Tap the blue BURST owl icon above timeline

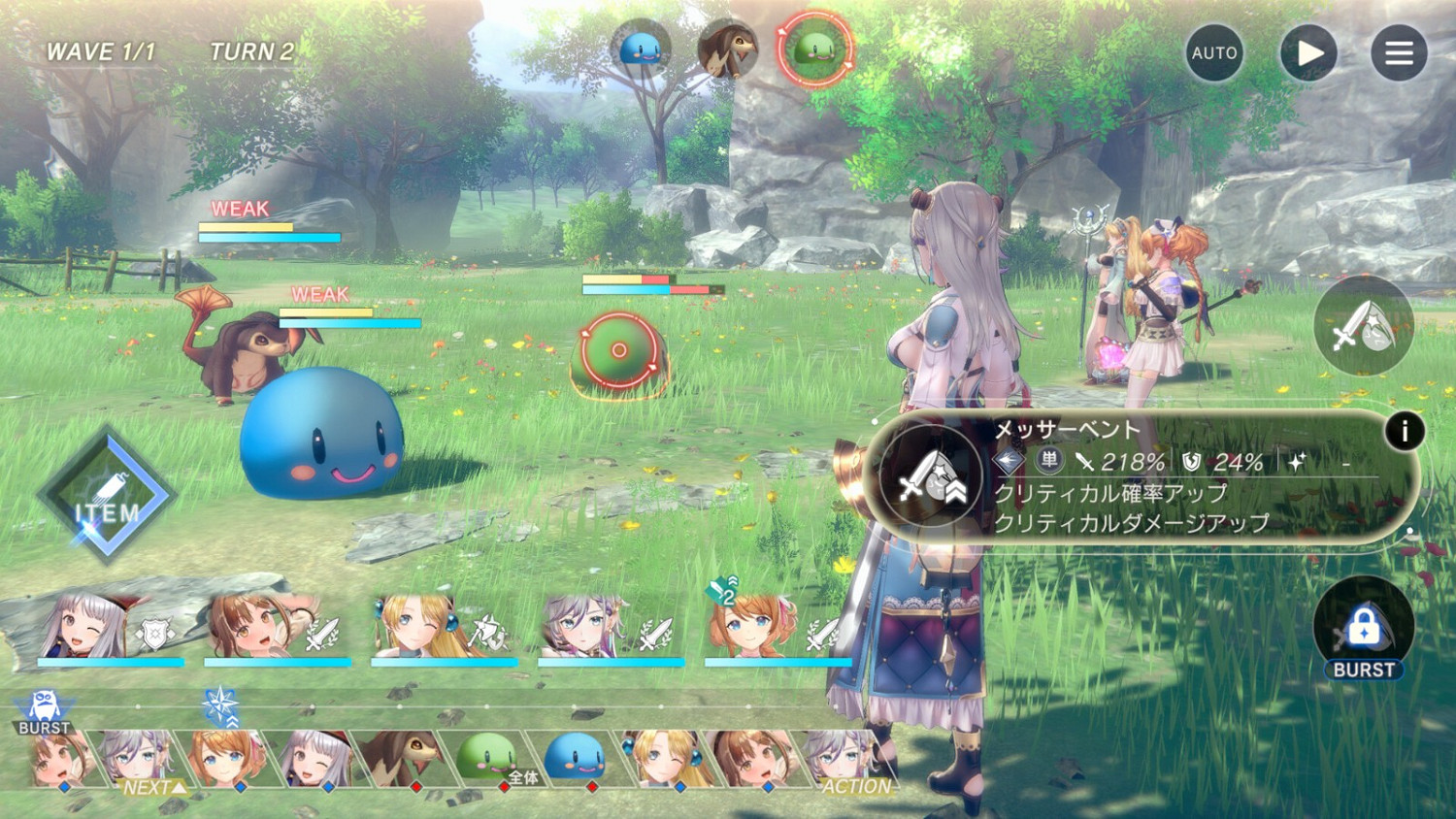44,705
